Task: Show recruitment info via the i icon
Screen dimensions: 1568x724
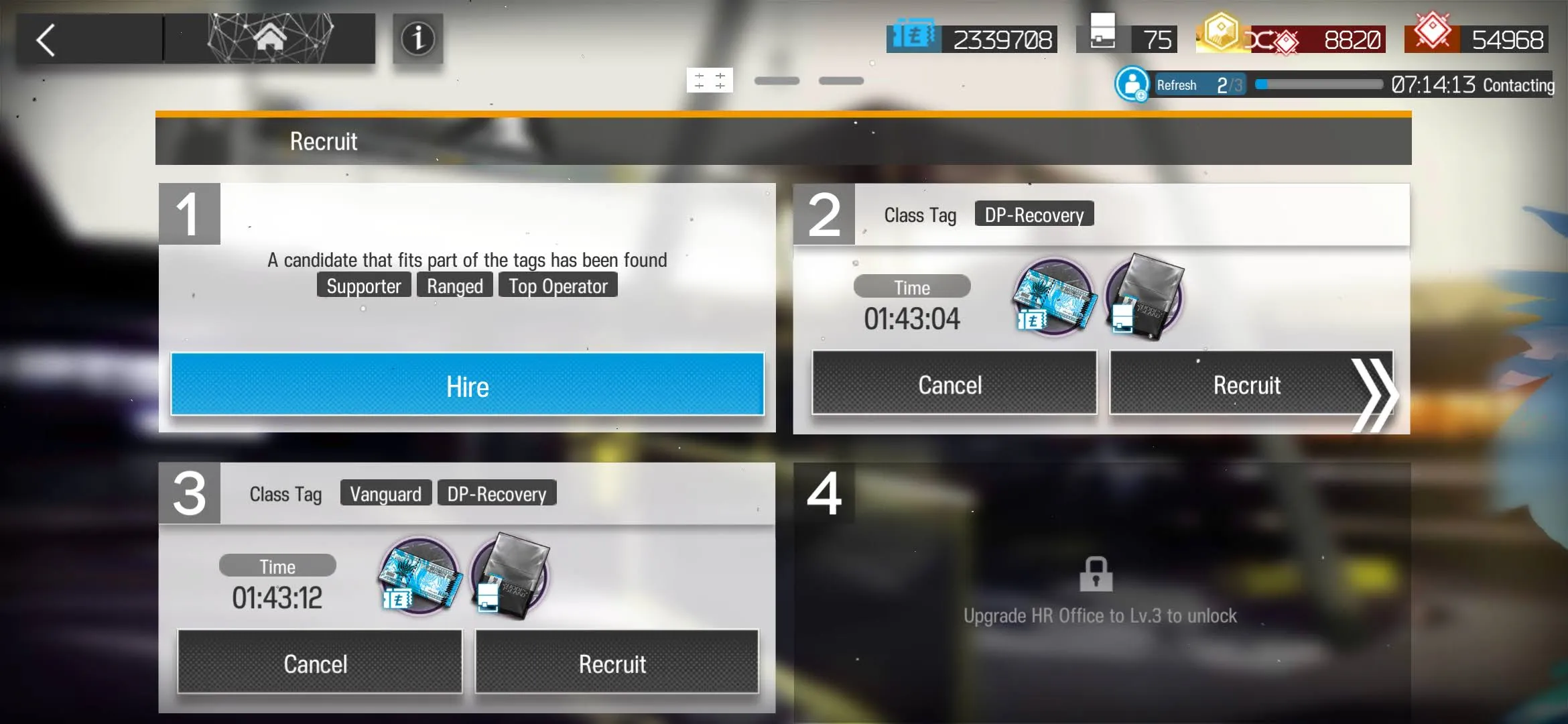Action: click(417, 39)
